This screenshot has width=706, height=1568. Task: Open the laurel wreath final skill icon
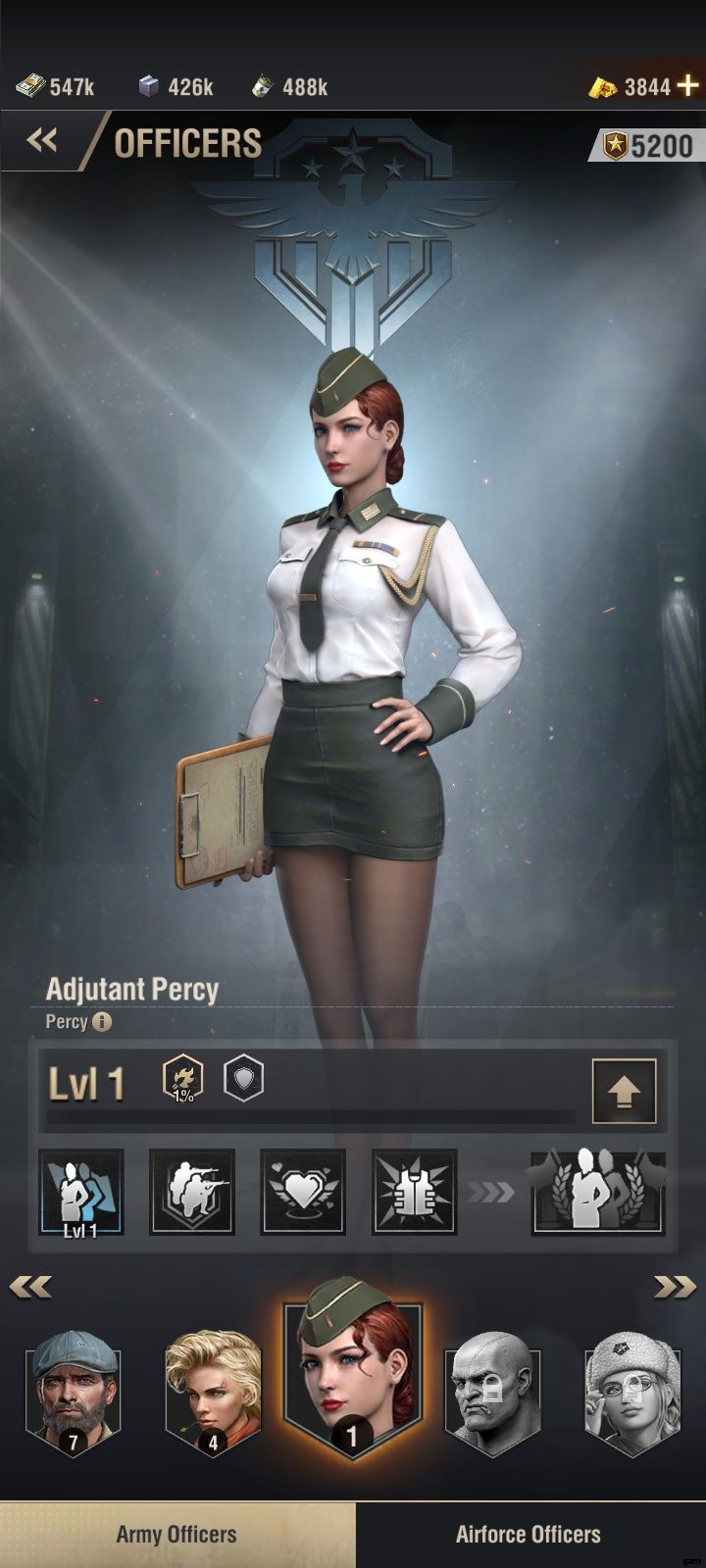[x=597, y=1192]
